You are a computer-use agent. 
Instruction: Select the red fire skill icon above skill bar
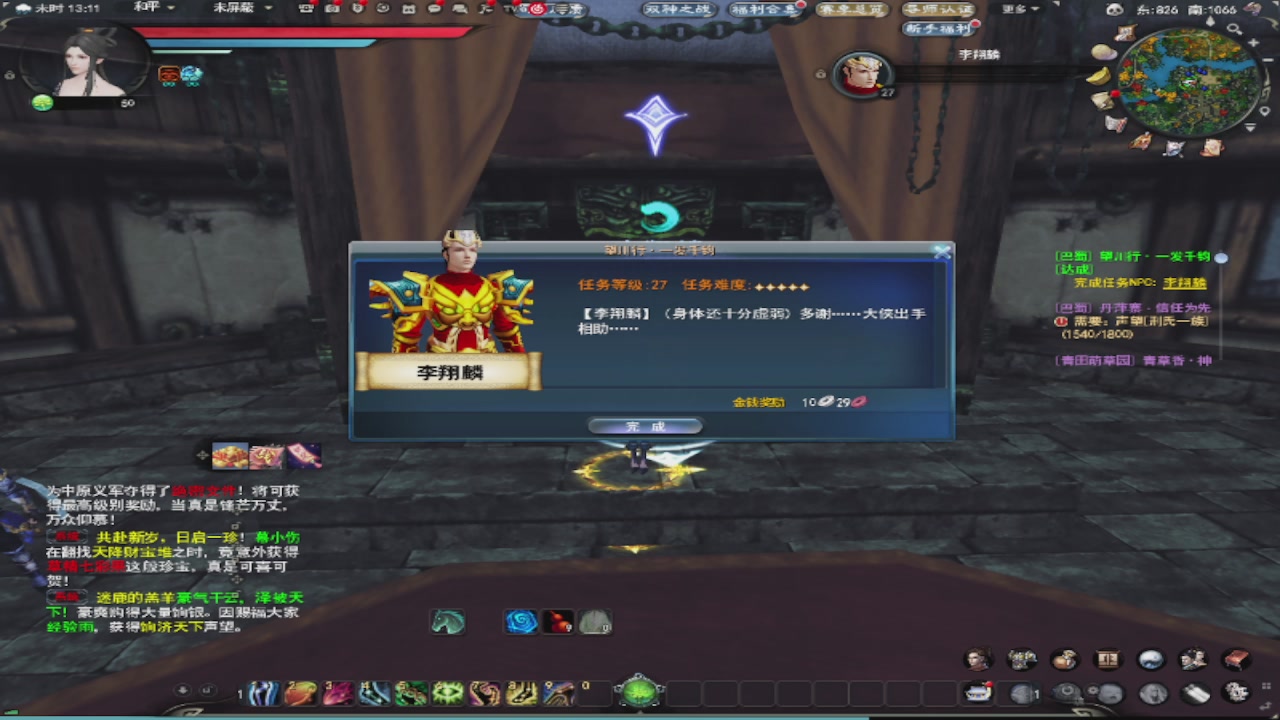coord(557,622)
